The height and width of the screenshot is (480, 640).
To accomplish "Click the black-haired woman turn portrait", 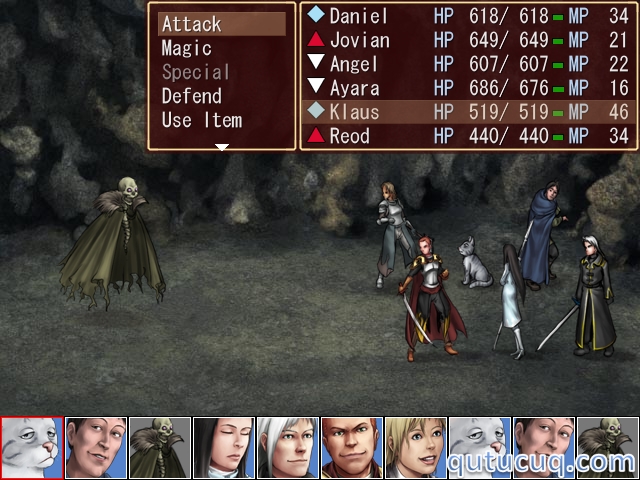I will (224, 448).
